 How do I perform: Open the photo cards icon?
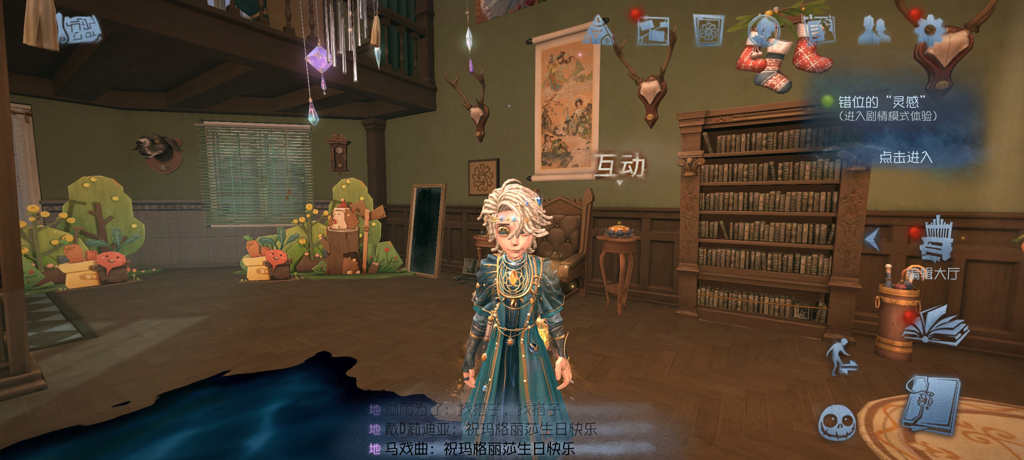(653, 31)
